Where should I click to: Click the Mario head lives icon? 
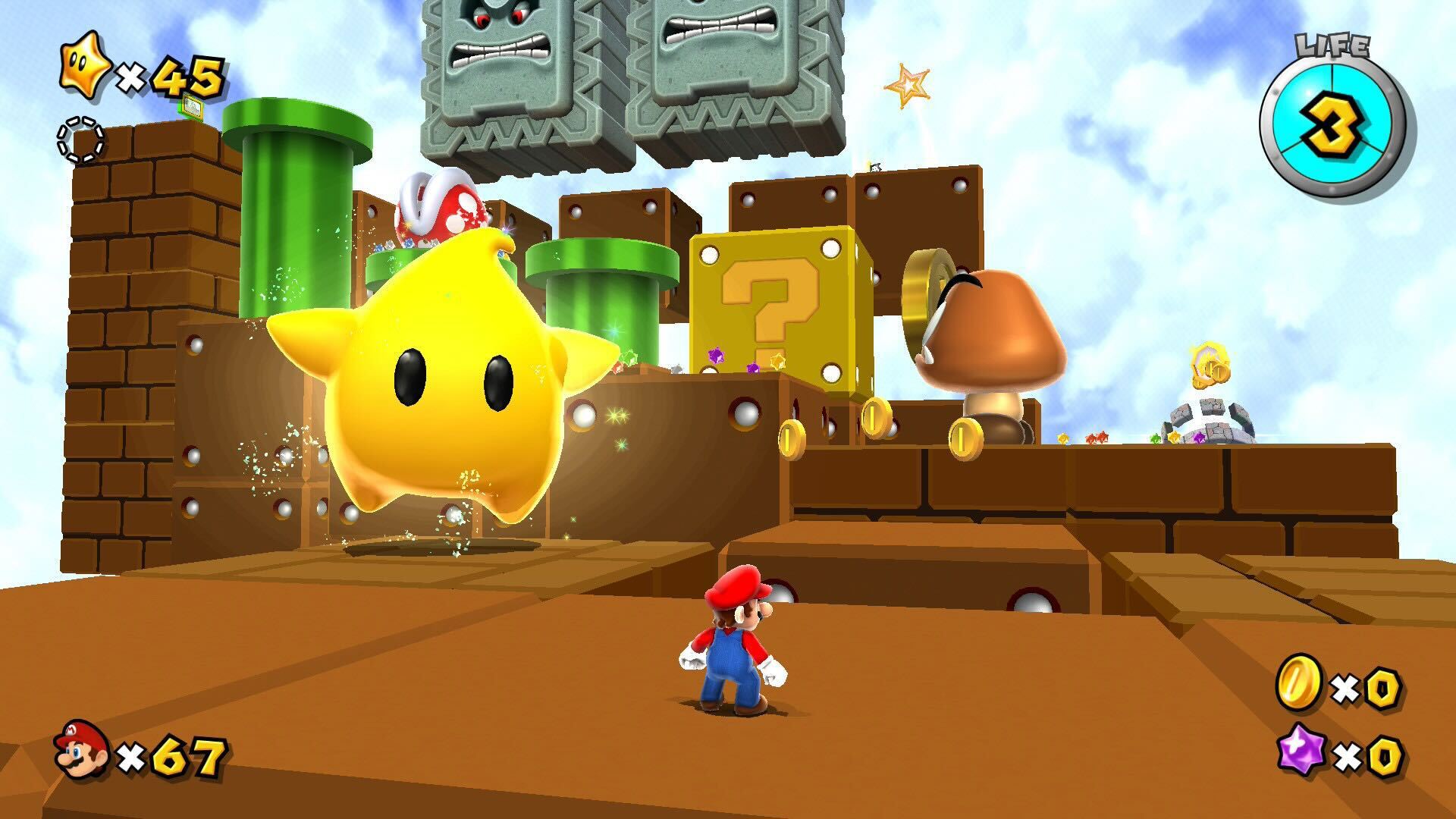[x=80, y=749]
